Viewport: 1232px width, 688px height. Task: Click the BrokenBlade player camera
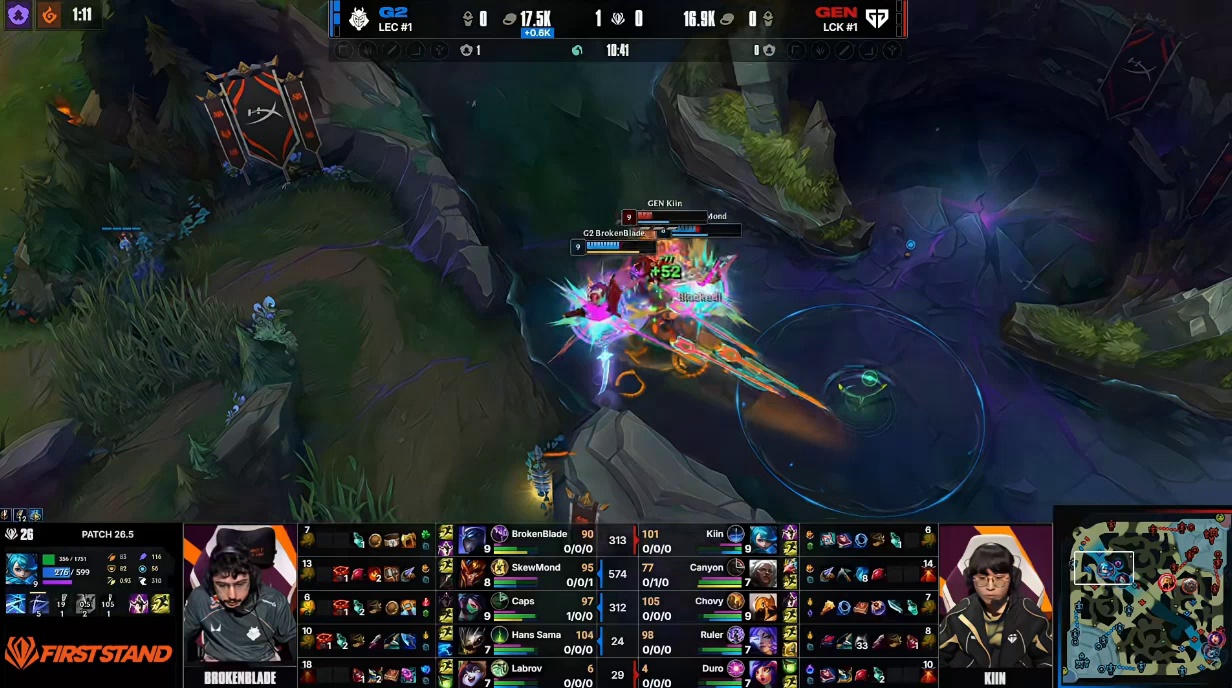240,596
